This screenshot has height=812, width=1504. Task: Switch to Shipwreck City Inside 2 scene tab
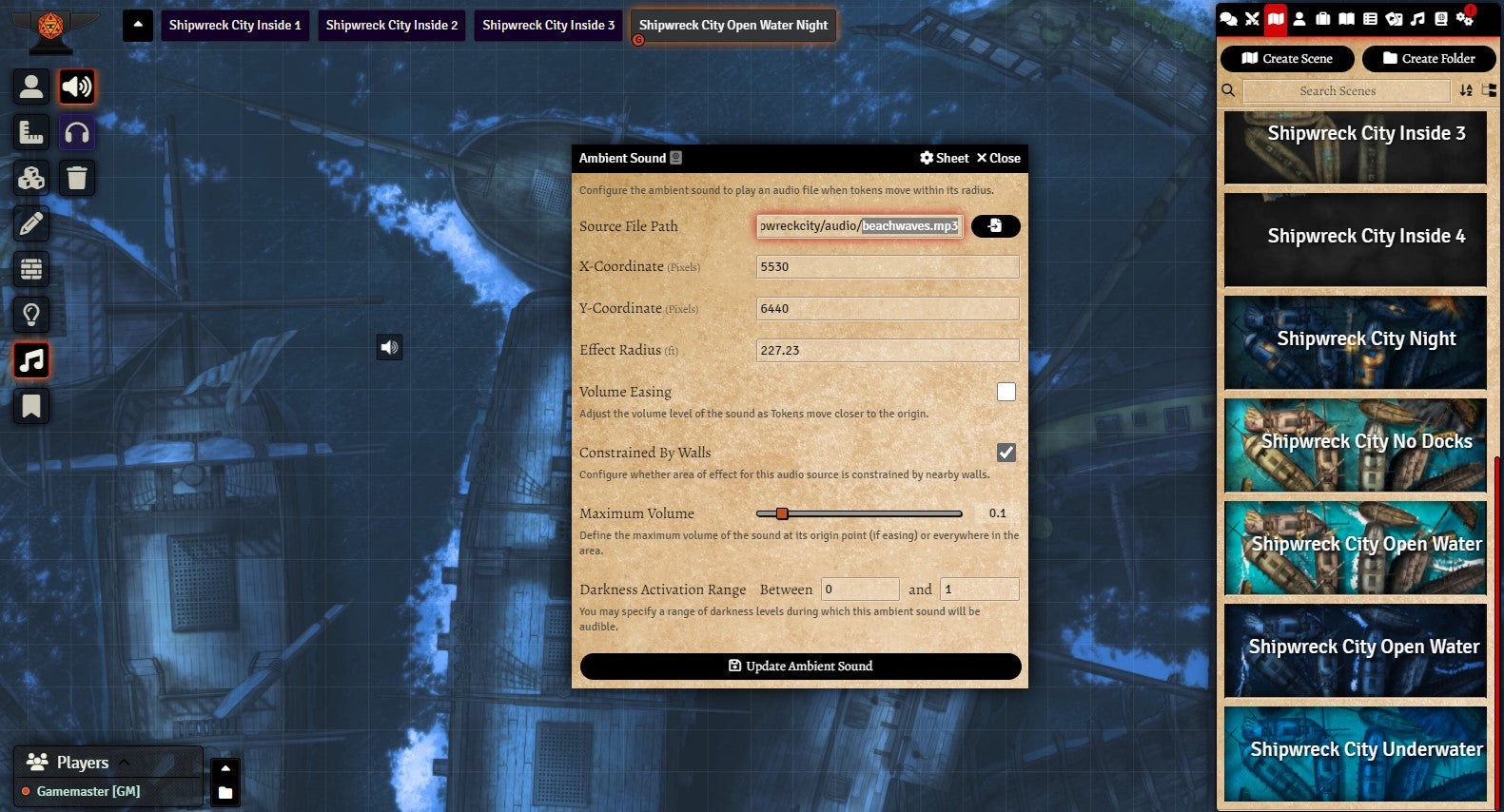coord(392,26)
